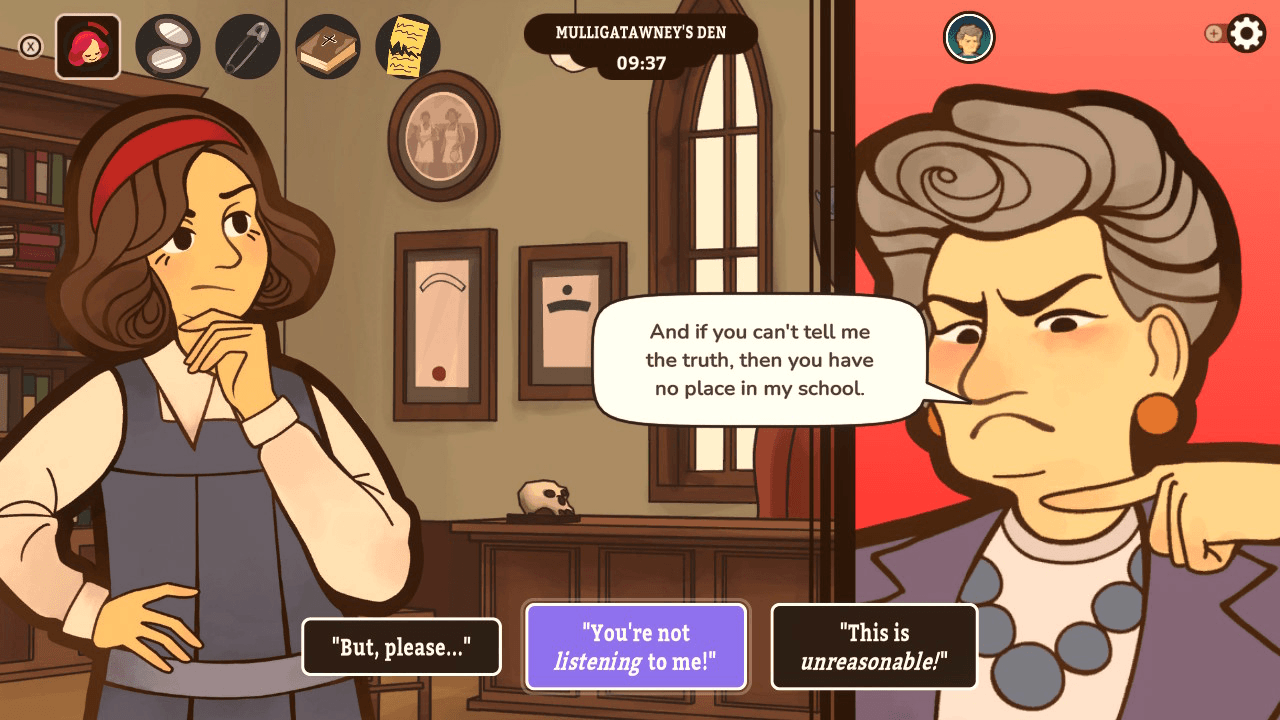Viewport: 1280px width, 720px height.
Task: Click the 09:37 game timer
Action: [x=641, y=63]
